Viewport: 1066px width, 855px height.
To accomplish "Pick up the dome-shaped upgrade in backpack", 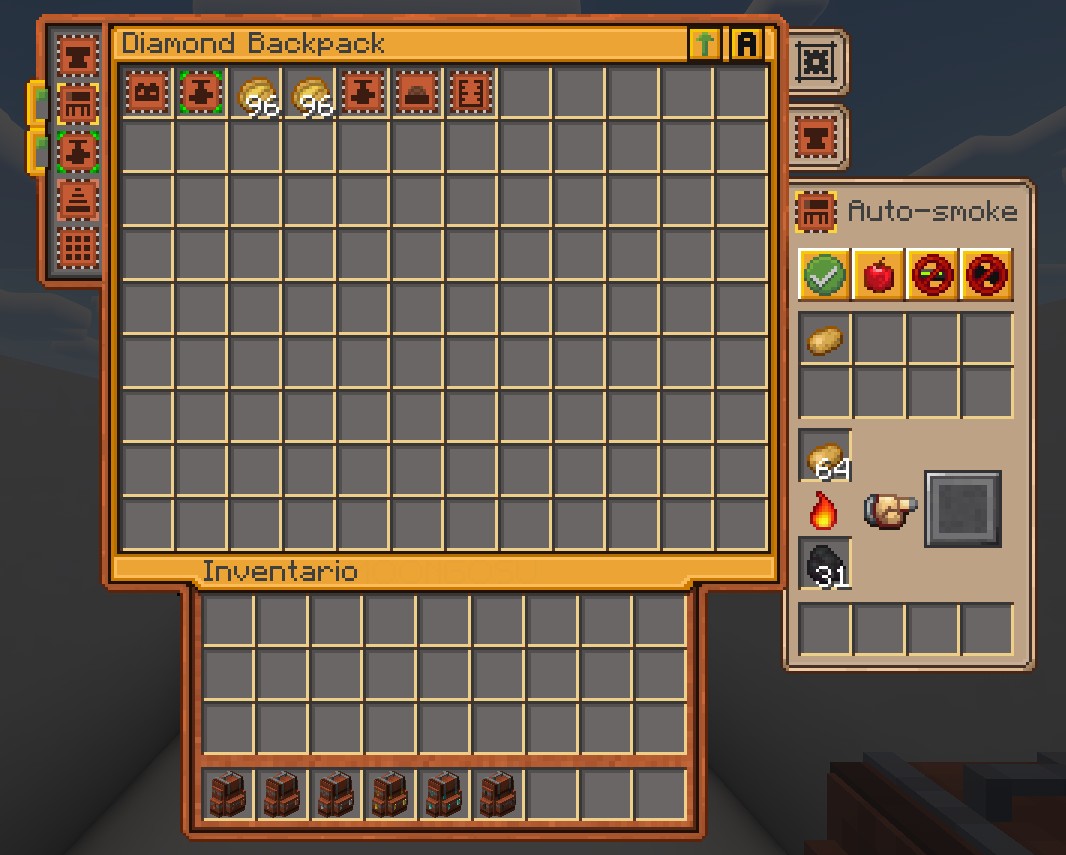I will tap(417, 94).
